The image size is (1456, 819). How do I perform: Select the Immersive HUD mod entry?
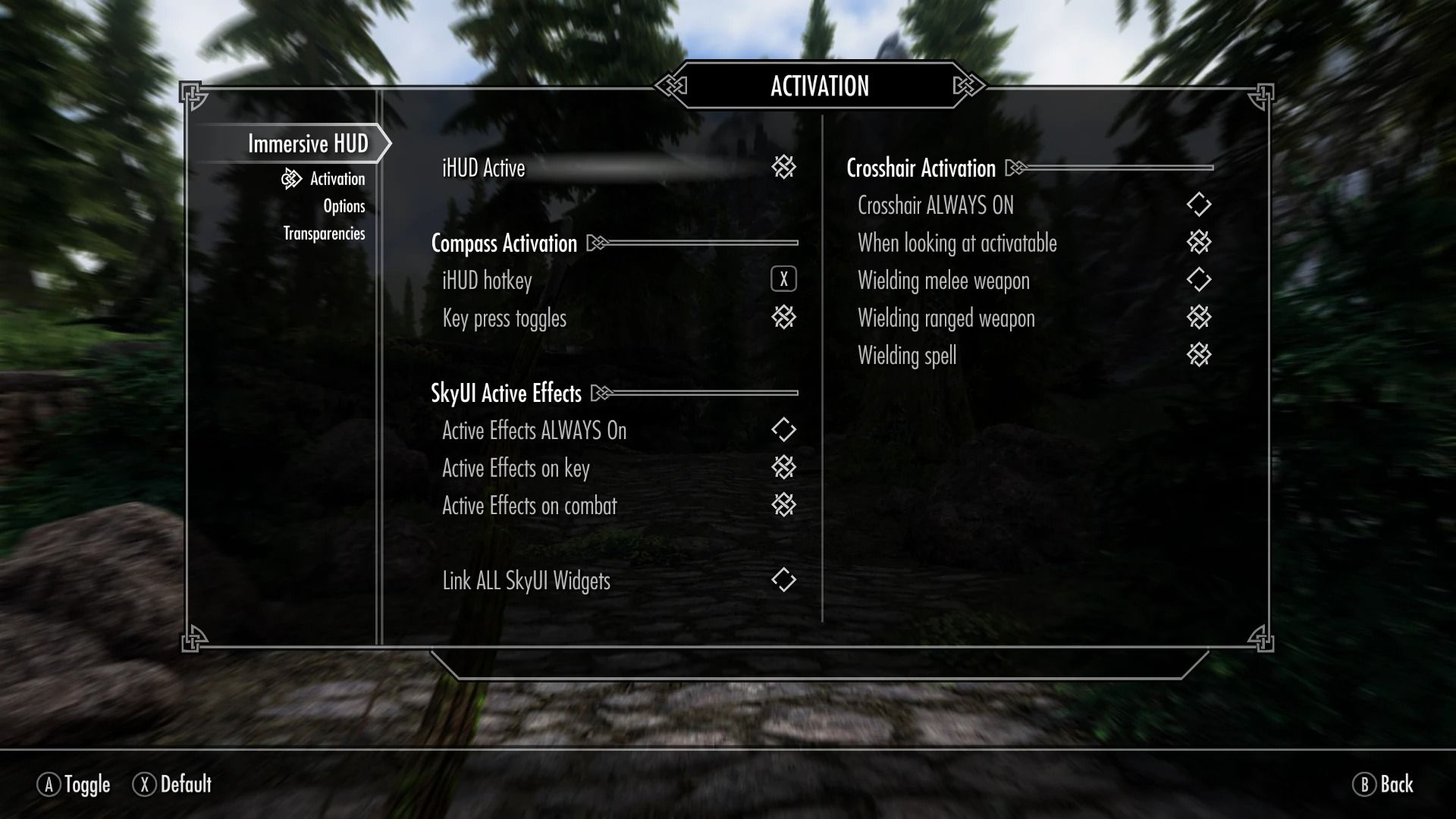click(306, 142)
